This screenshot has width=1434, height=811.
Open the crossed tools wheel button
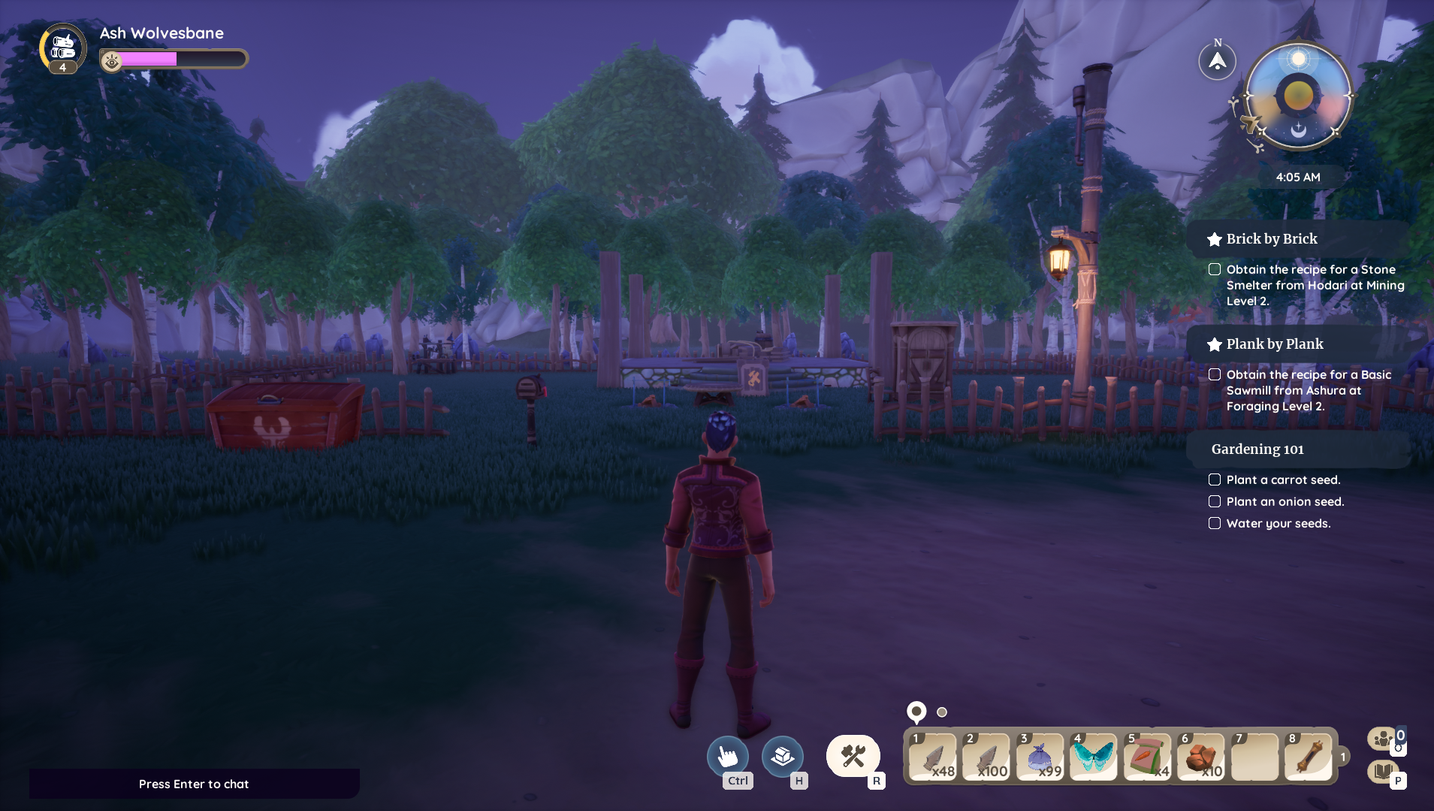point(853,756)
